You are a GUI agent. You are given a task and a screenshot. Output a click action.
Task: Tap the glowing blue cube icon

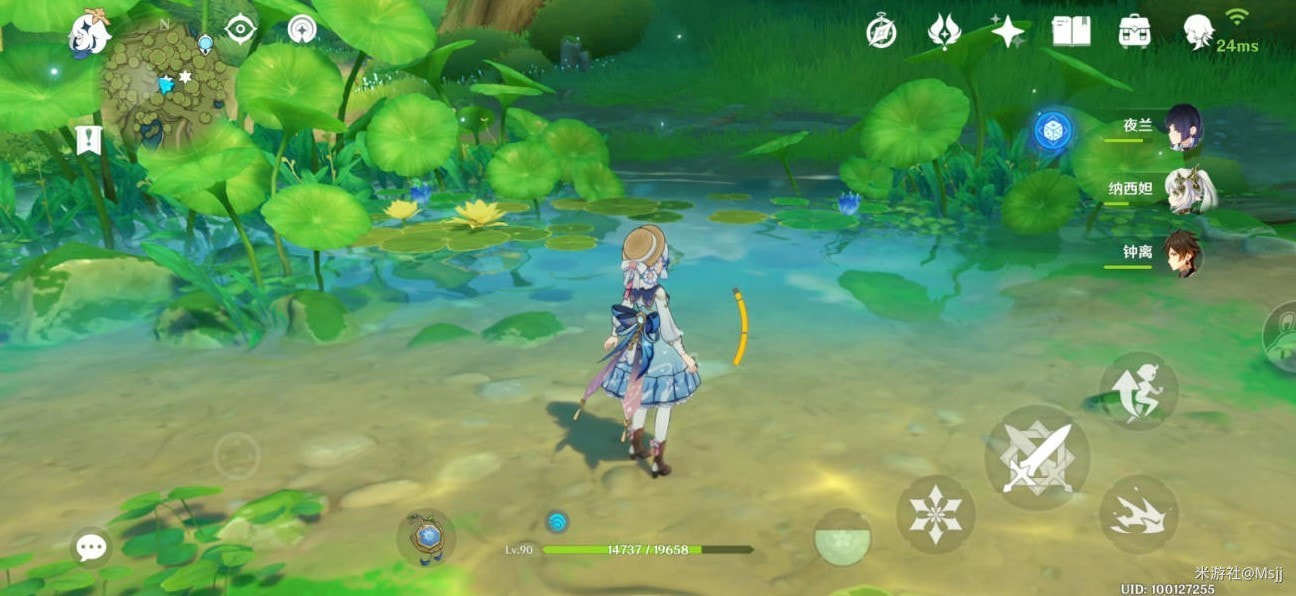coord(1053,130)
